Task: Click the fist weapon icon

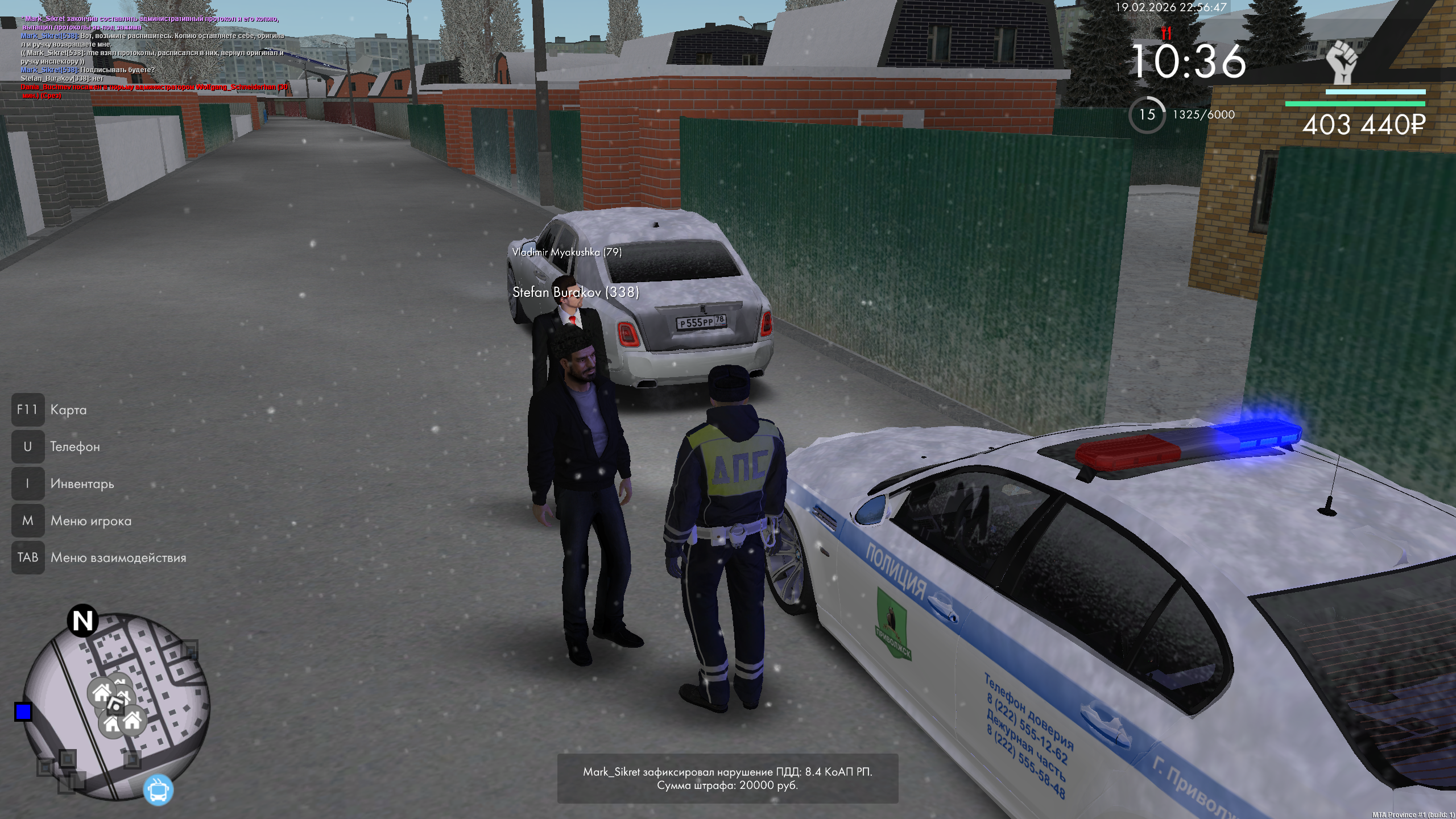Action: 1342,63
